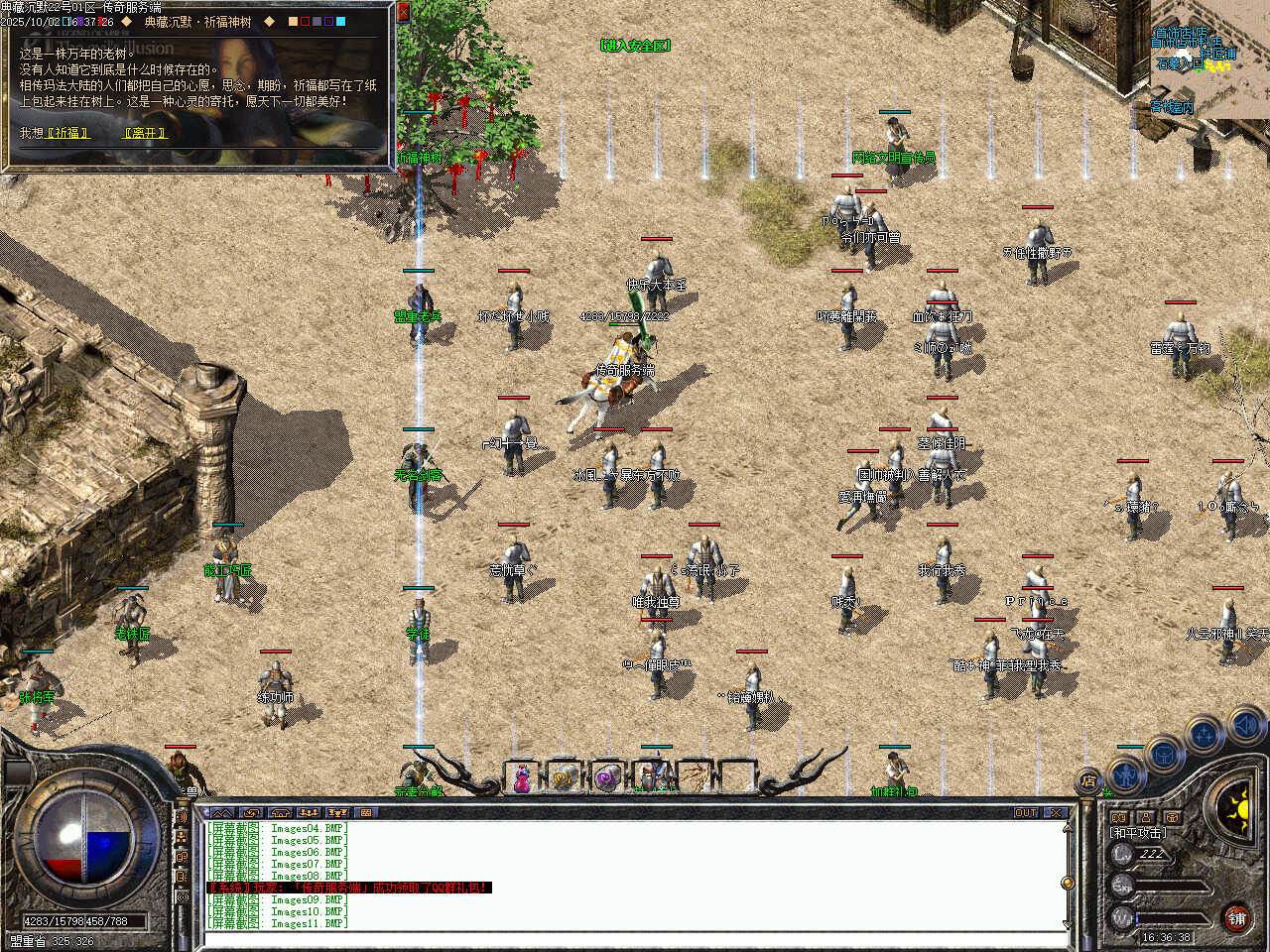Open the red 铺 stall button
This screenshot has width=1270, height=952.
pyautogui.click(x=1236, y=919)
